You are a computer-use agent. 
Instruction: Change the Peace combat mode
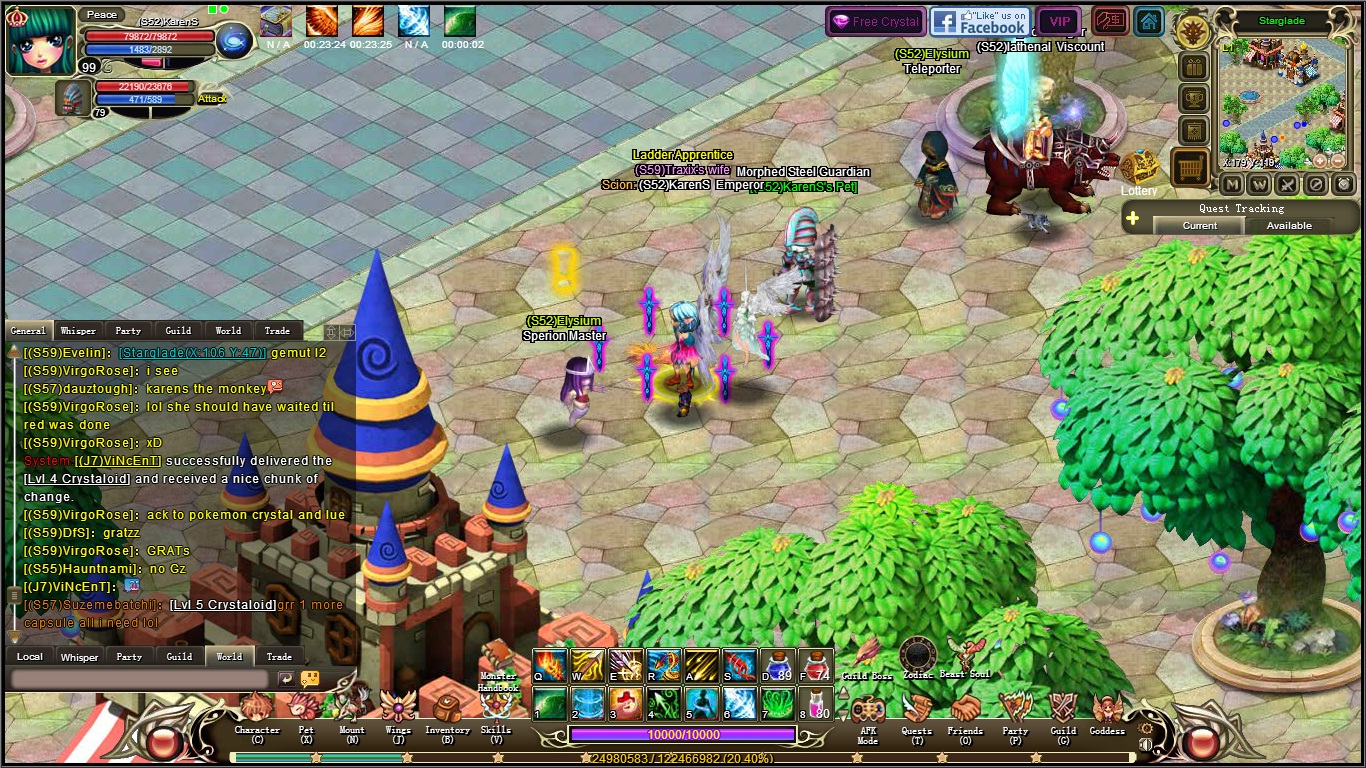click(x=101, y=15)
